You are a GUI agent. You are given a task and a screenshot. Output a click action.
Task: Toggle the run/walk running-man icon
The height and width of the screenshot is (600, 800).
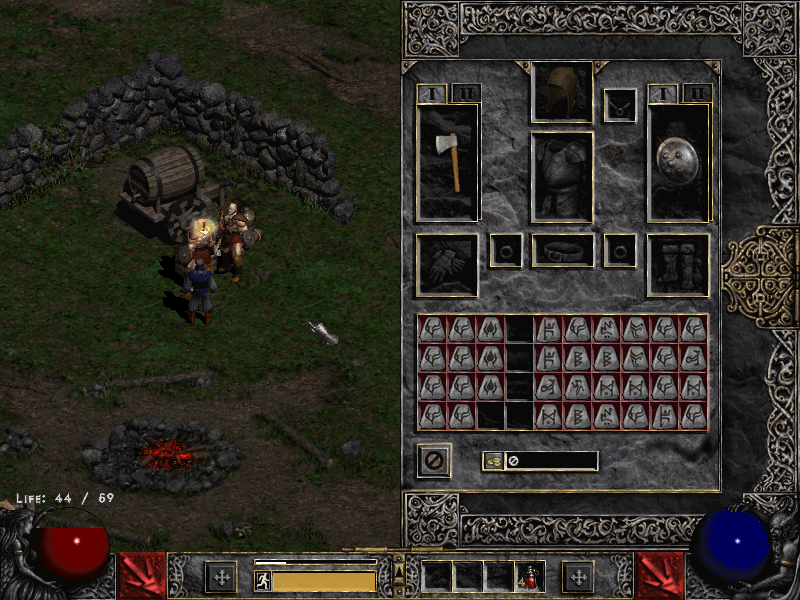[263, 580]
